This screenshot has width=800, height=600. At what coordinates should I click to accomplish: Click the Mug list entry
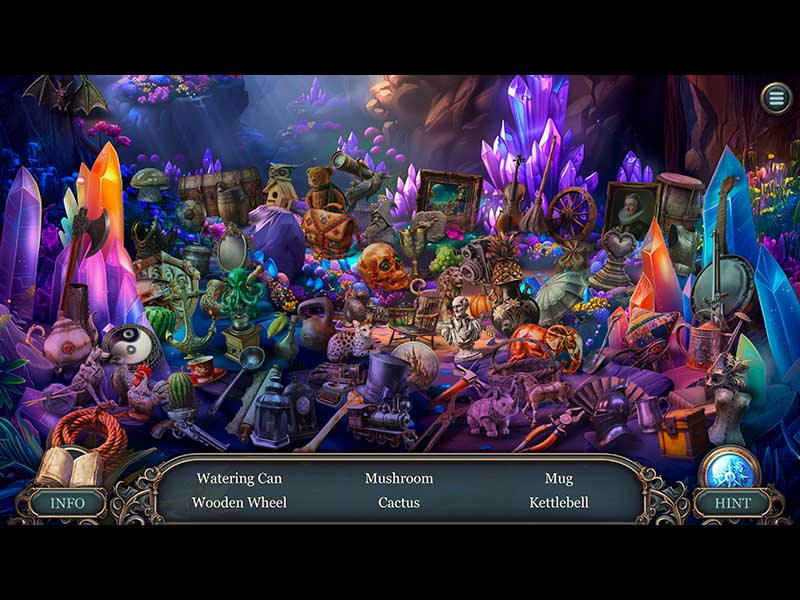tap(559, 479)
